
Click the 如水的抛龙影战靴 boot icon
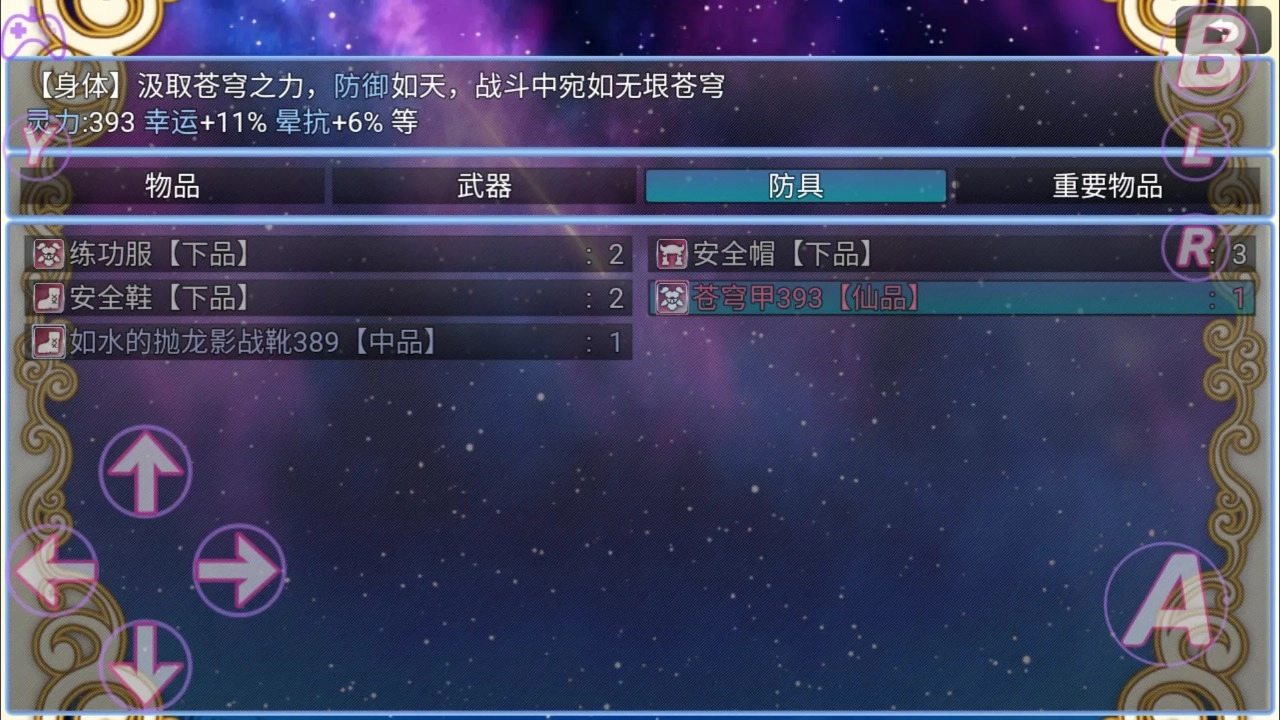pyautogui.click(x=47, y=342)
